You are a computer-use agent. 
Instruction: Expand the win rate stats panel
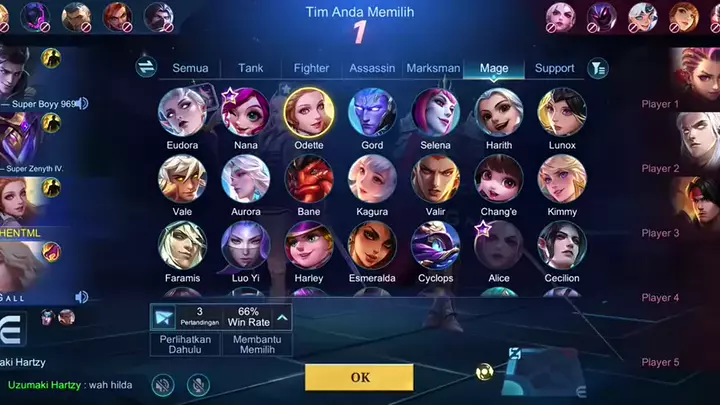pyautogui.click(x=283, y=318)
